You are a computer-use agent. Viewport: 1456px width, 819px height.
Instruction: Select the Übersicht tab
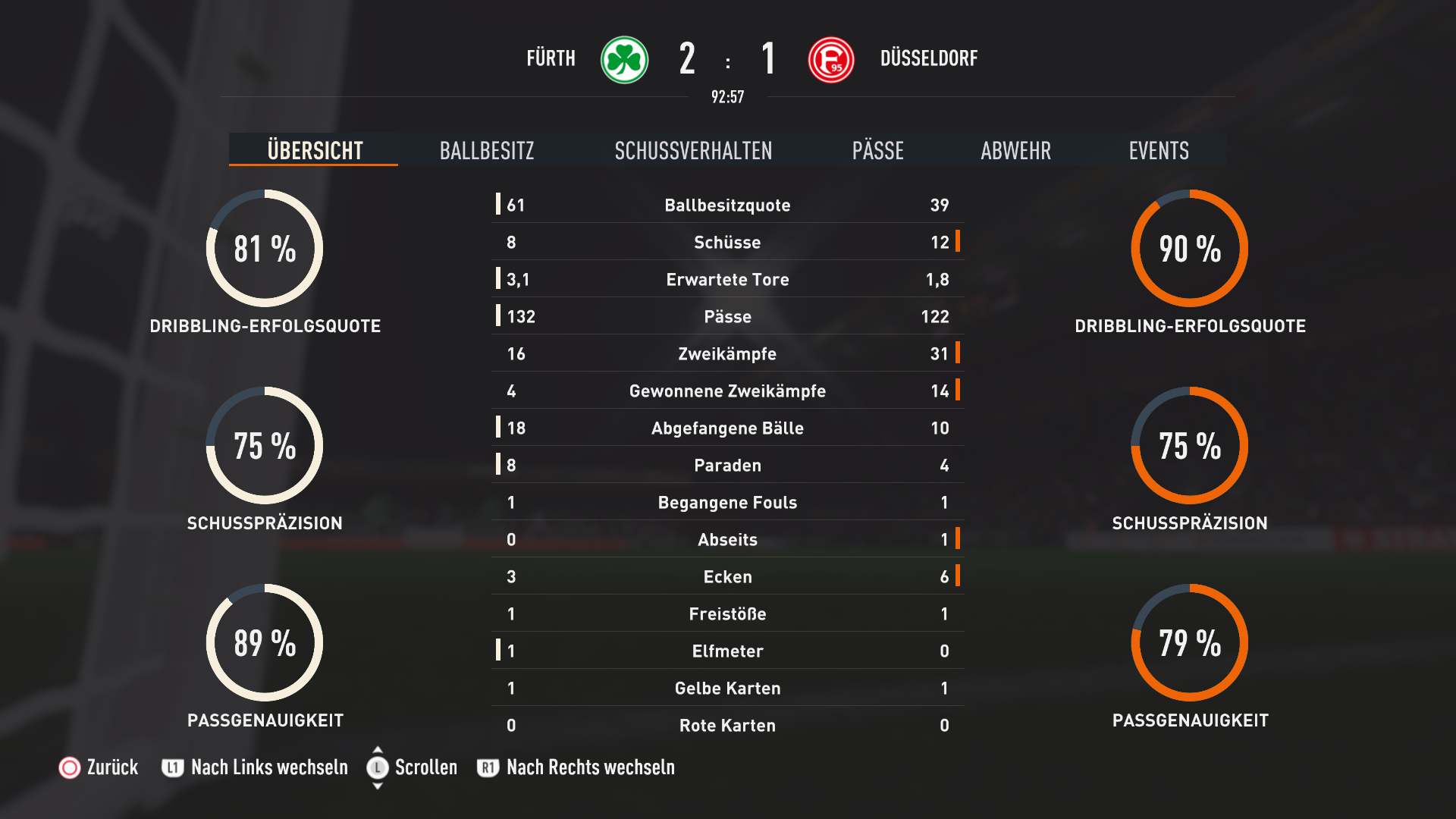[315, 150]
